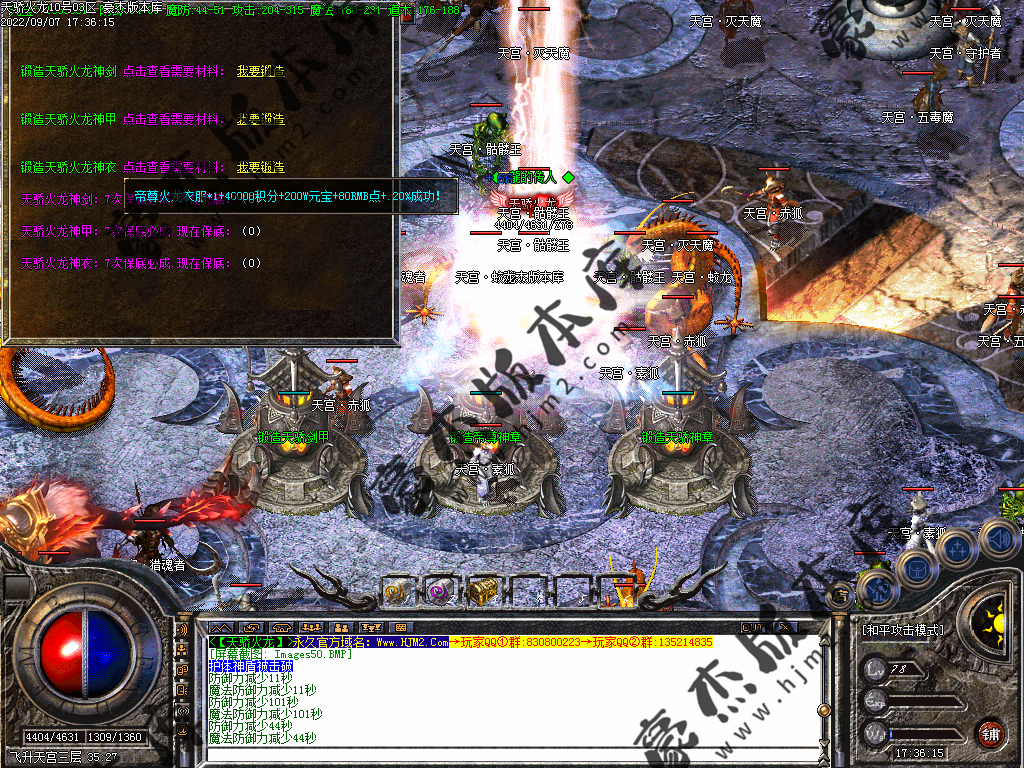Use the purple swirl scroll in hotbar
The width and height of the screenshot is (1024, 768).
[x=440, y=591]
